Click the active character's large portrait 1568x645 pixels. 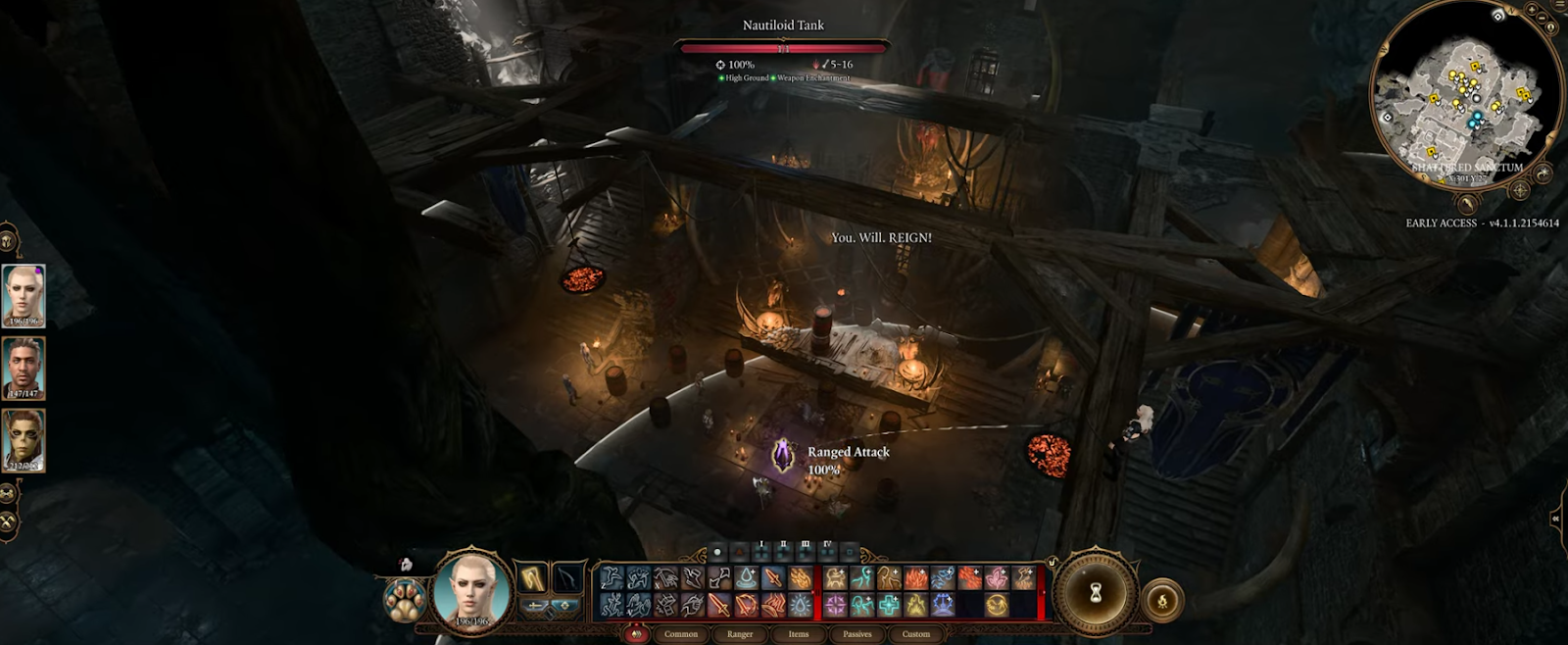[472, 590]
